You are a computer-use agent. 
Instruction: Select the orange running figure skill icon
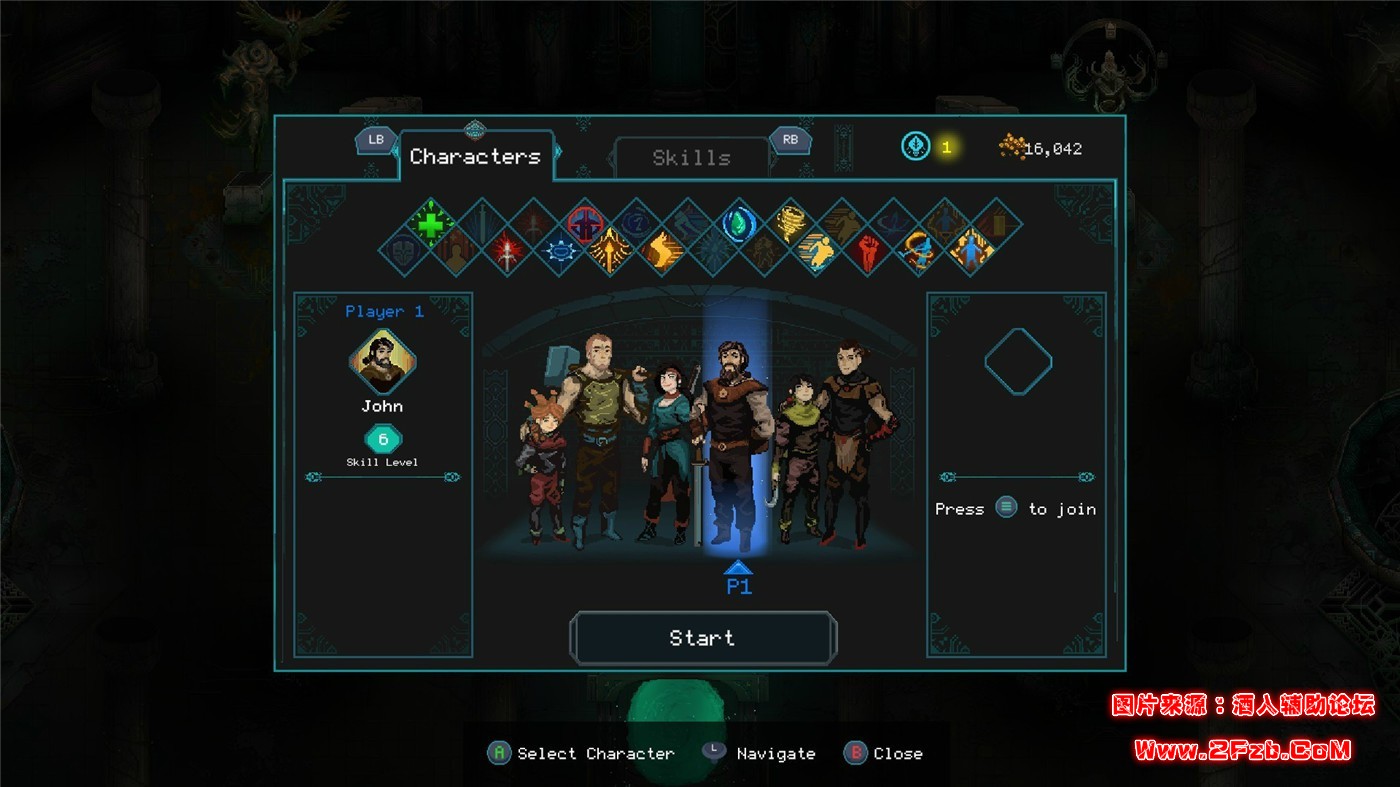[x=816, y=250]
